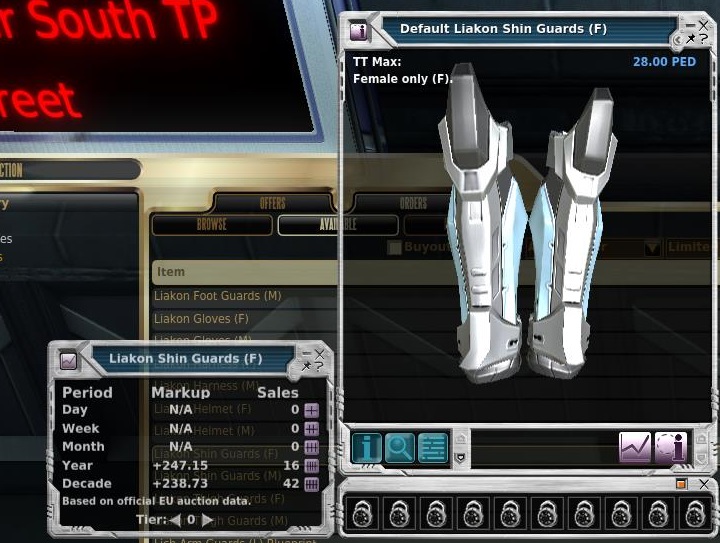This screenshot has width=720, height=543.
Task: Open the Week sales graph button
Action: pyautogui.click(x=311, y=428)
